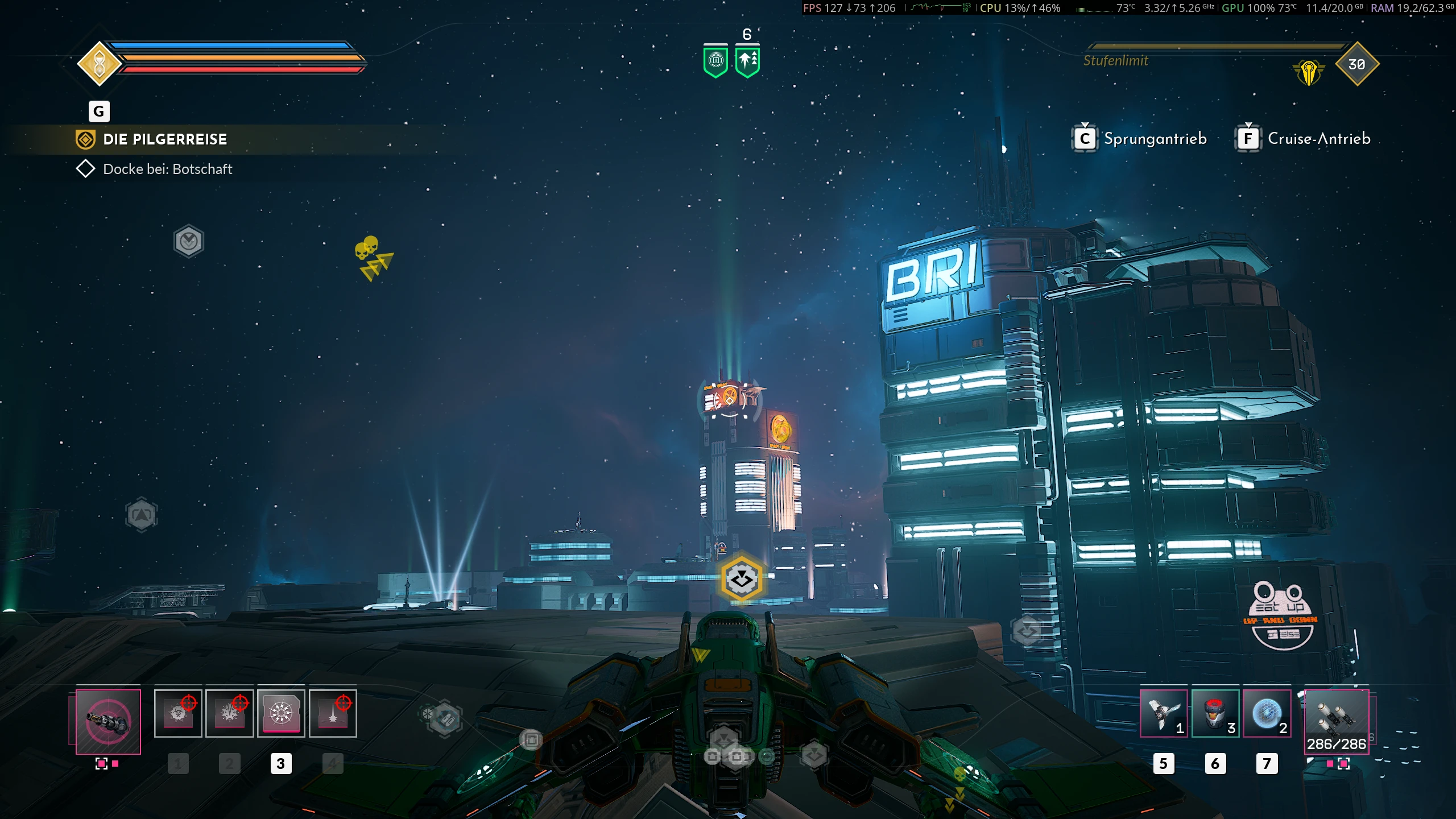Activate the blue hexagon shield orb consumable
This screenshot has width=1456, height=819.
tap(1267, 714)
